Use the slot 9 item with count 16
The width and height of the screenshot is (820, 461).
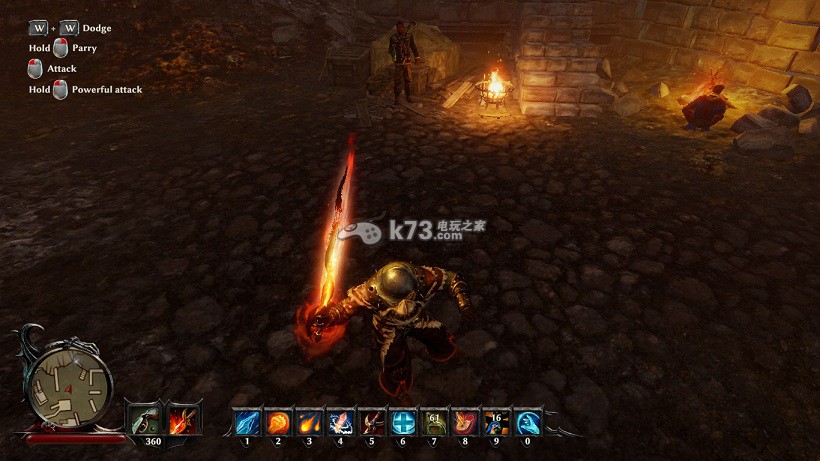[x=496, y=422]
